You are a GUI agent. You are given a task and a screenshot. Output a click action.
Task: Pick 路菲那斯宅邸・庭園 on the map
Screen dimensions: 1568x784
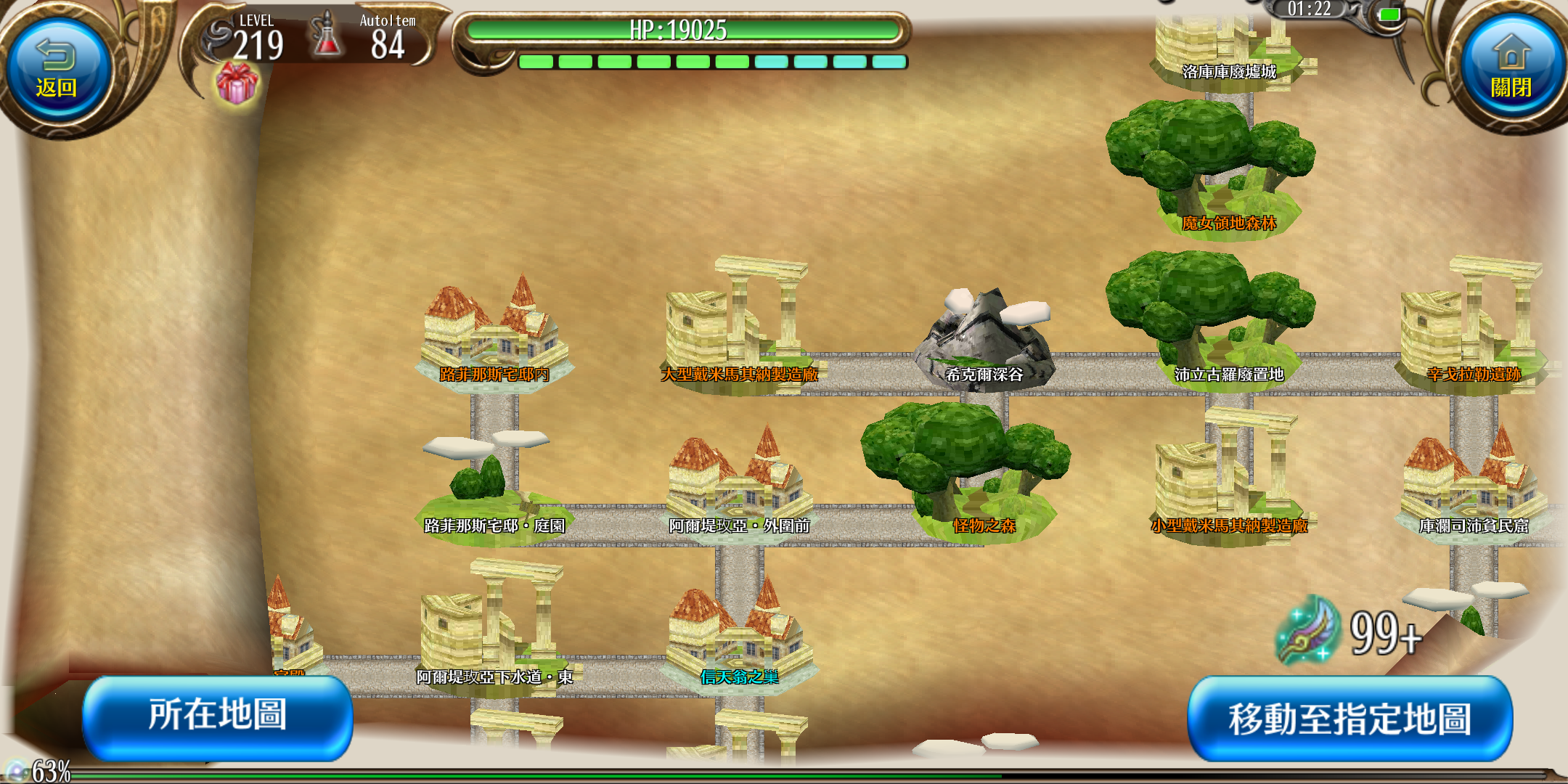[x=494, y=486]
